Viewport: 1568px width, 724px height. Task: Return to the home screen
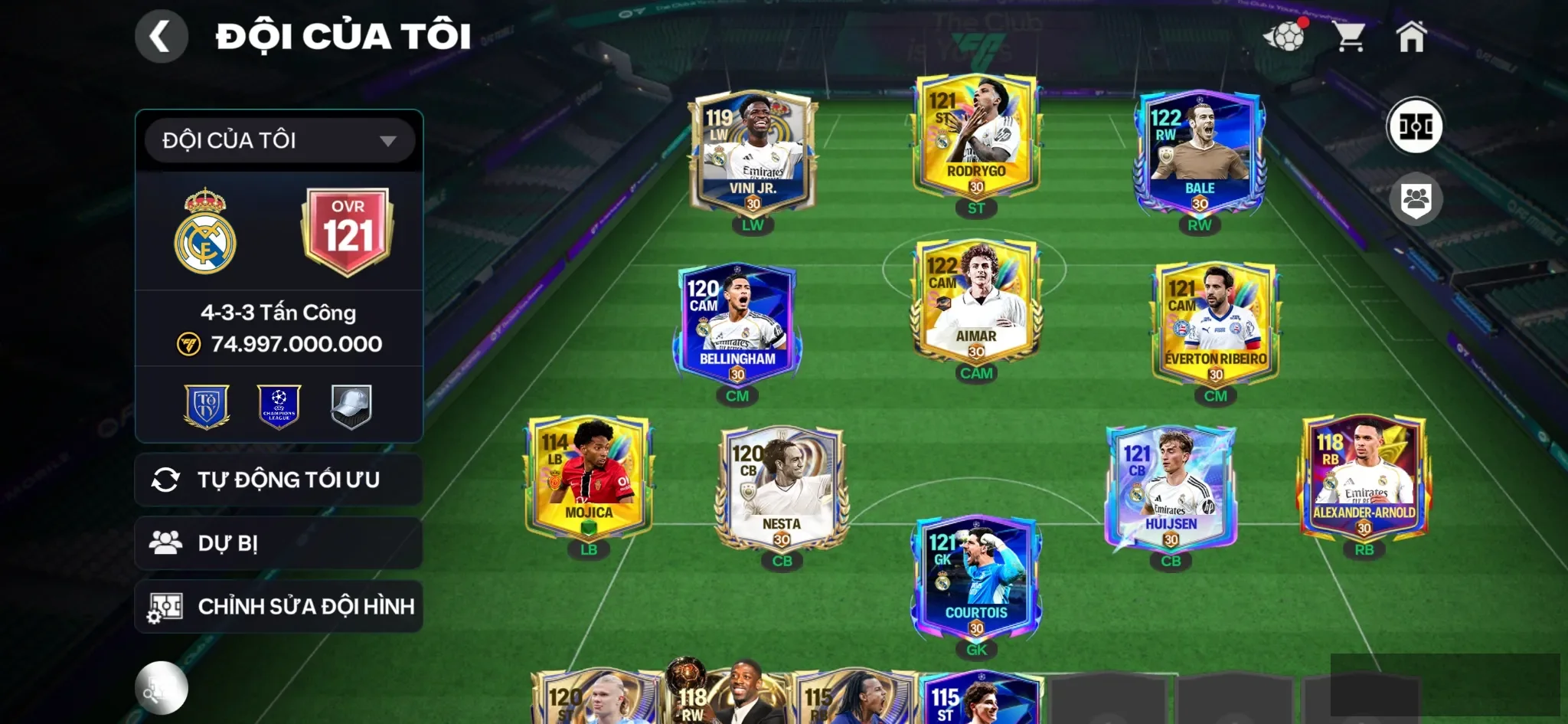click(1411, 36)
